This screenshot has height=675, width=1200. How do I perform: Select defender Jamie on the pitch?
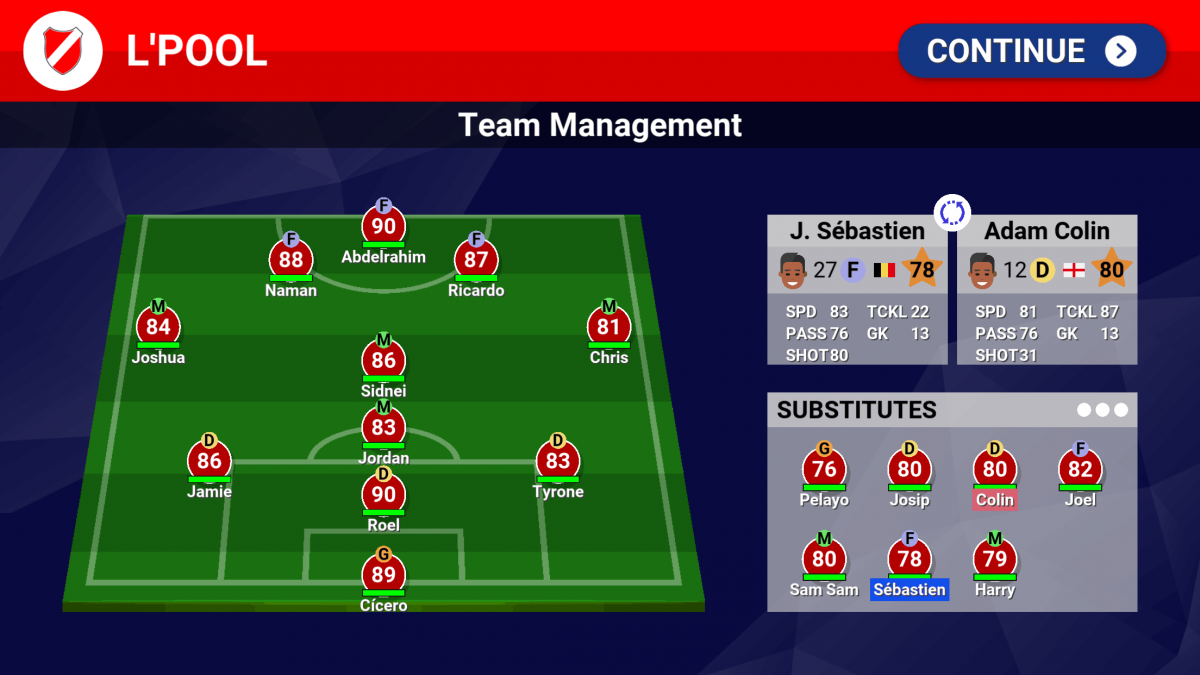[x=209, y=462]
